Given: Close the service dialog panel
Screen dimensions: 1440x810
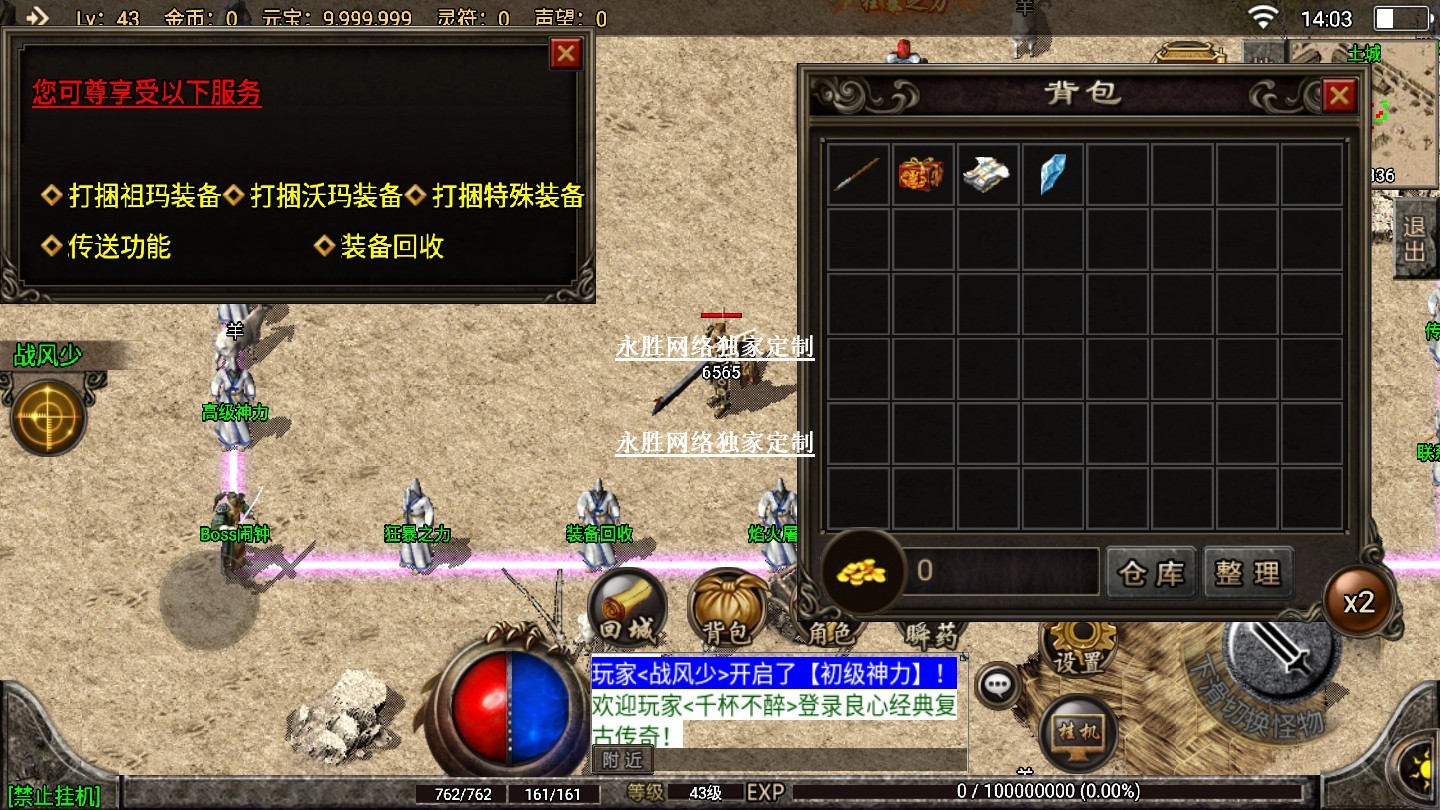Looking at the screenshot, I should tap(566, 53).
